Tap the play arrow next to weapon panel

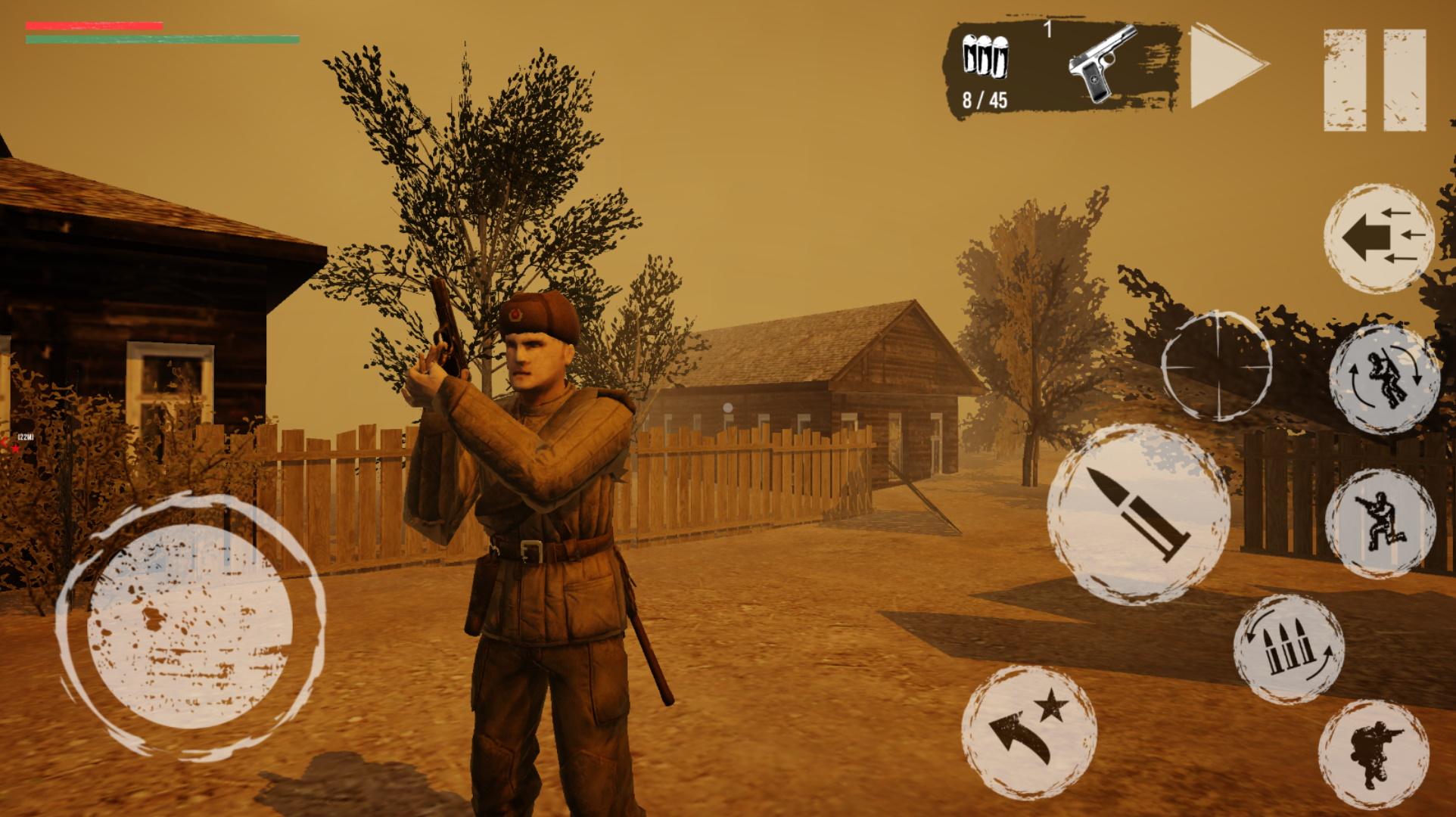(x=1227, y=67)
